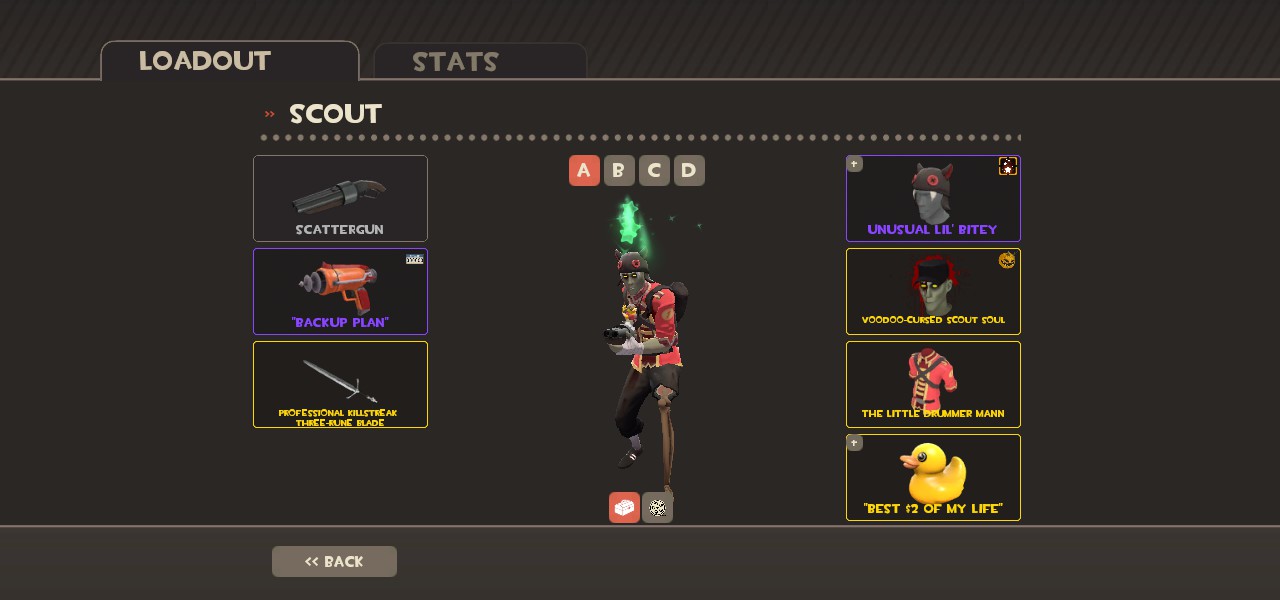Select the Three-Rune Blade melee slot

340,384
